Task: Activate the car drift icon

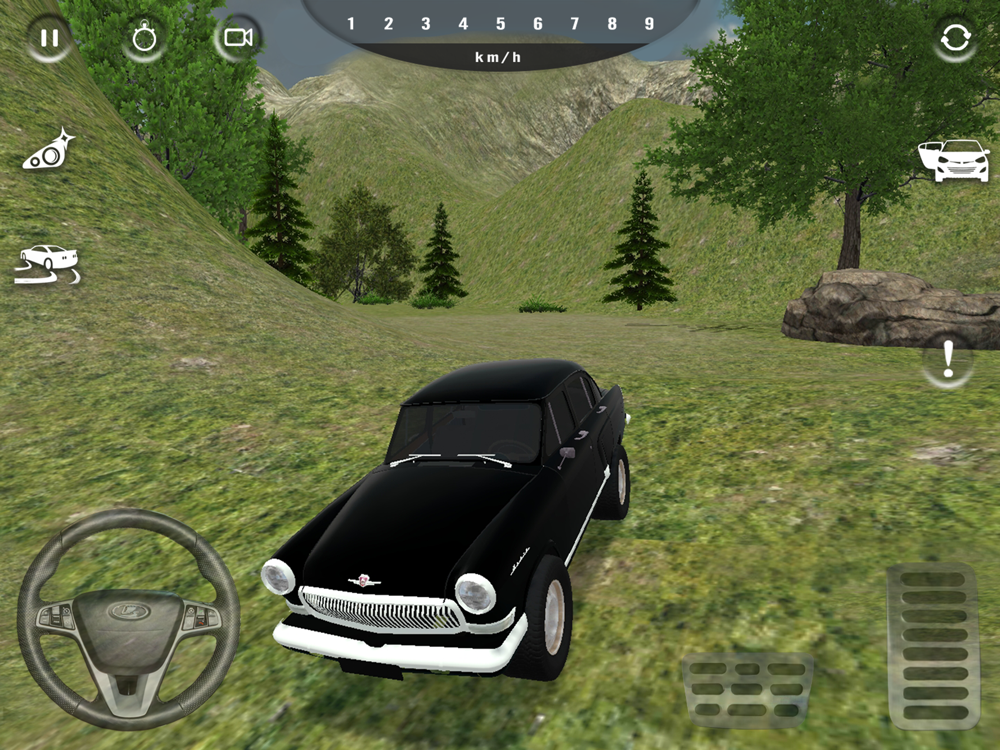Action: (x=47, y=263)
